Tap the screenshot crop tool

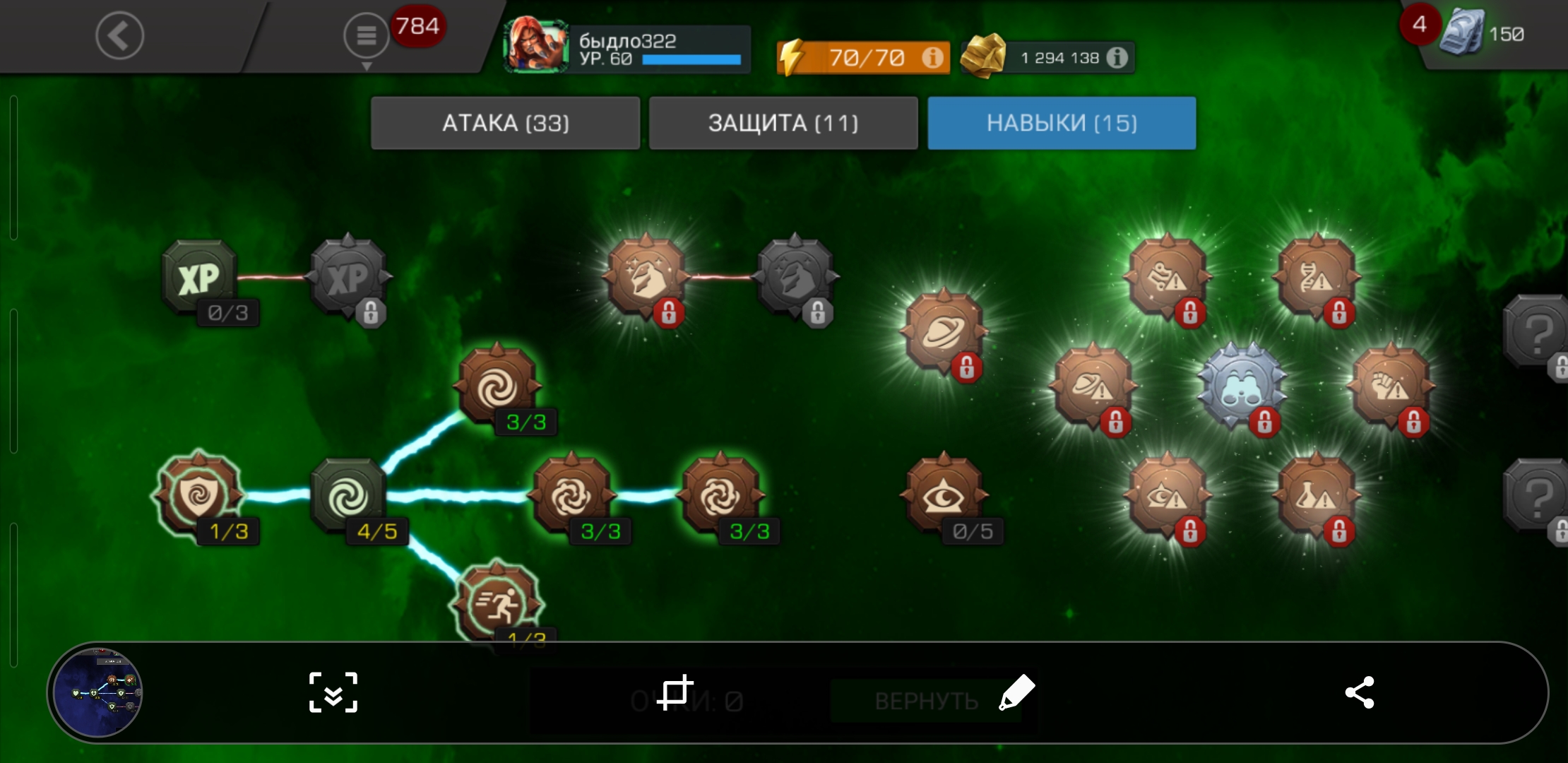coord(675,692)
